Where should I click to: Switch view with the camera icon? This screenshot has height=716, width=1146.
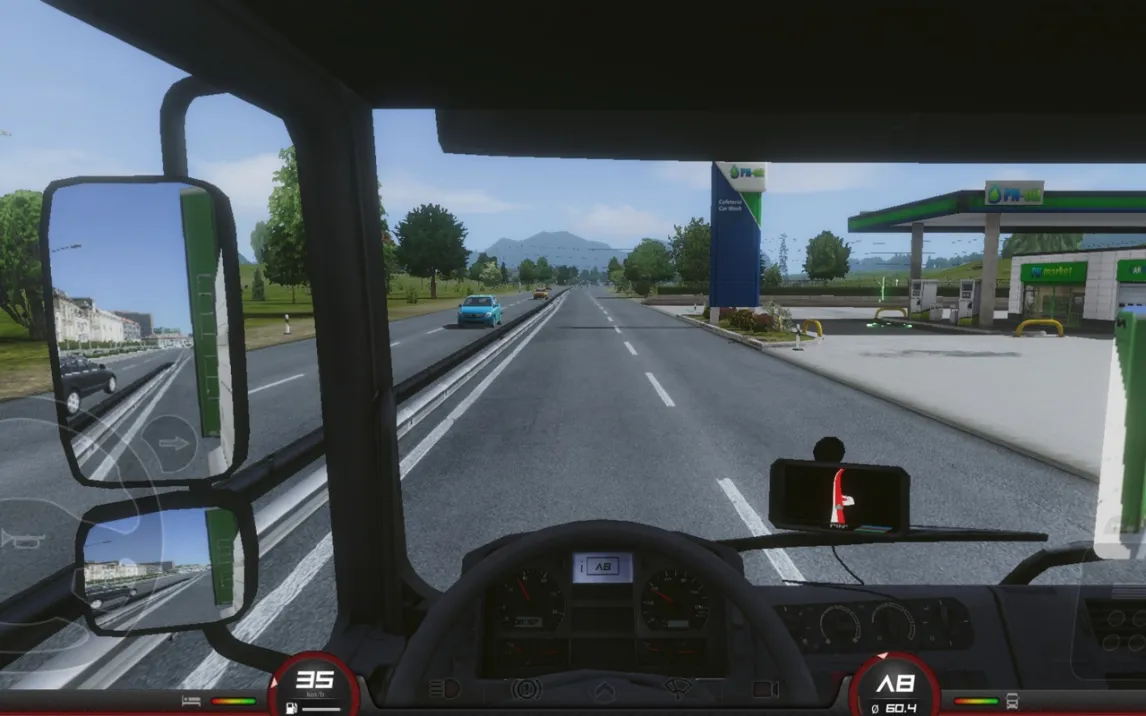point(765,689)
